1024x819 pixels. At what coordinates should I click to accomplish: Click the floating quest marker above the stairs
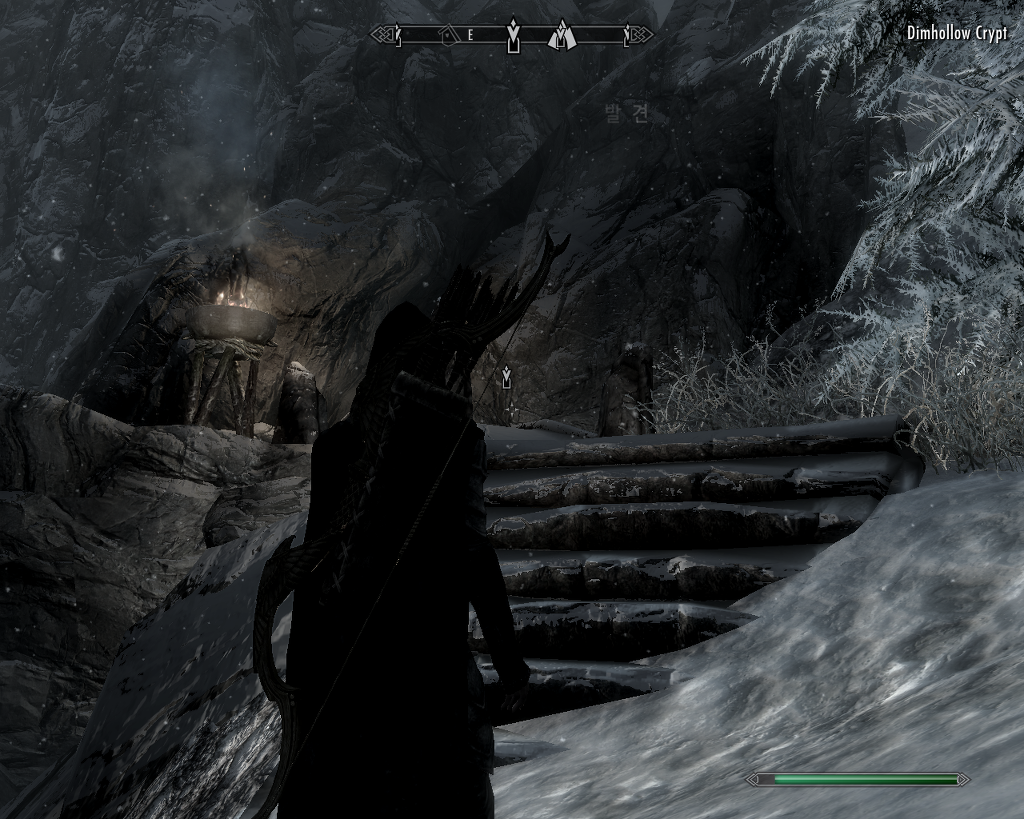click(508, 378)
